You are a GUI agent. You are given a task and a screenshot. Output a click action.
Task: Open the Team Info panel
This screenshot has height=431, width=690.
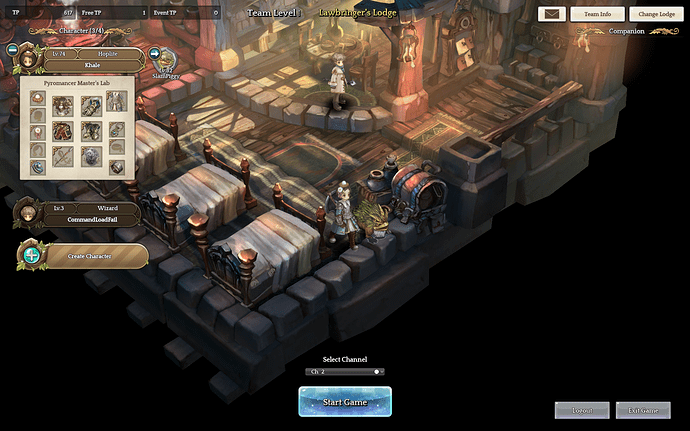coord(598,14)
